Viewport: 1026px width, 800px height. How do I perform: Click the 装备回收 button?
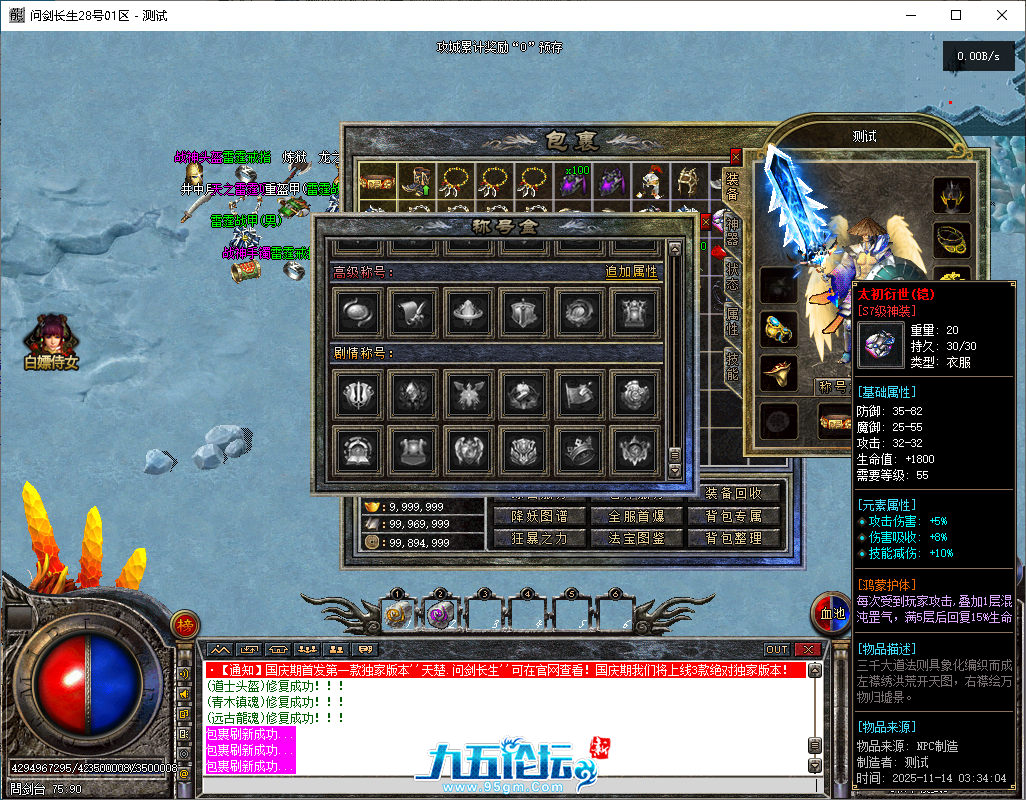734,493
